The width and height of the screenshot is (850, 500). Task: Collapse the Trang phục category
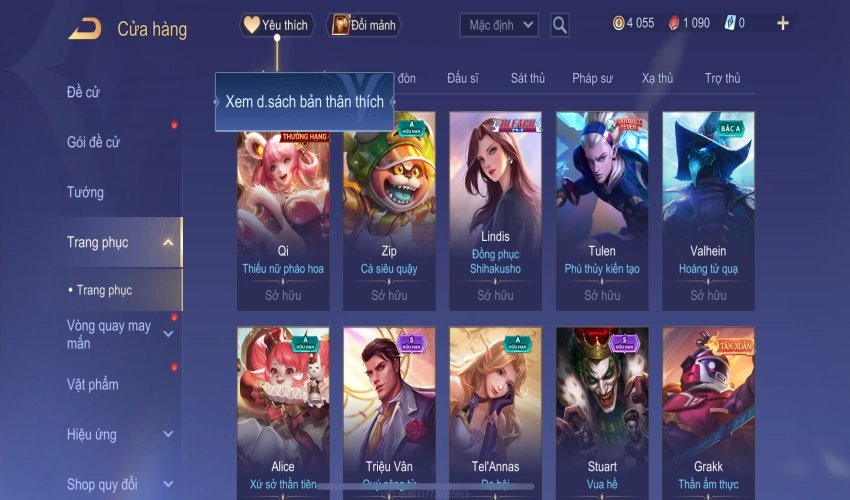point(167,242)
